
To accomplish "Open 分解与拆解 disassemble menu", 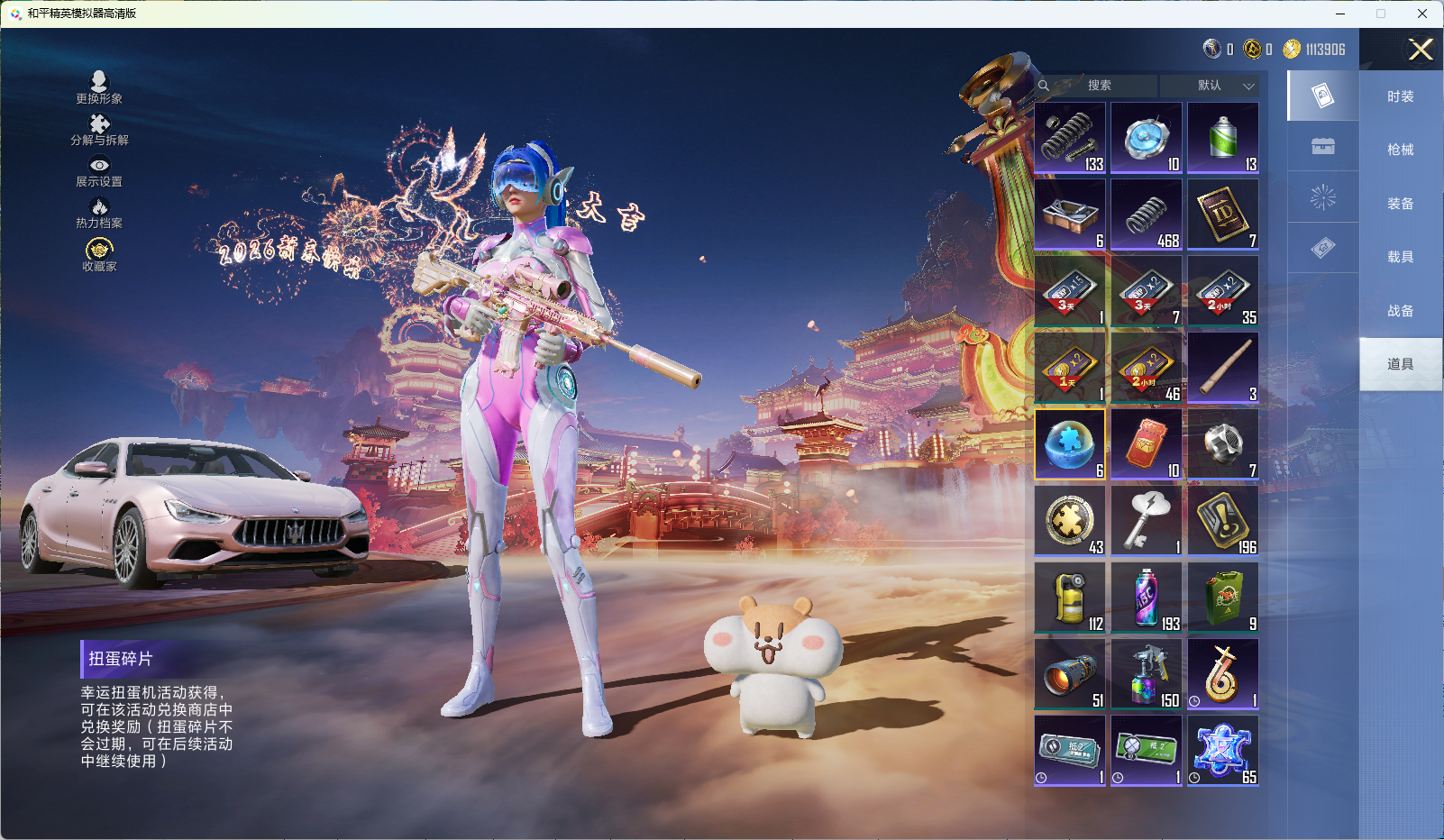I will pos(99,130).
